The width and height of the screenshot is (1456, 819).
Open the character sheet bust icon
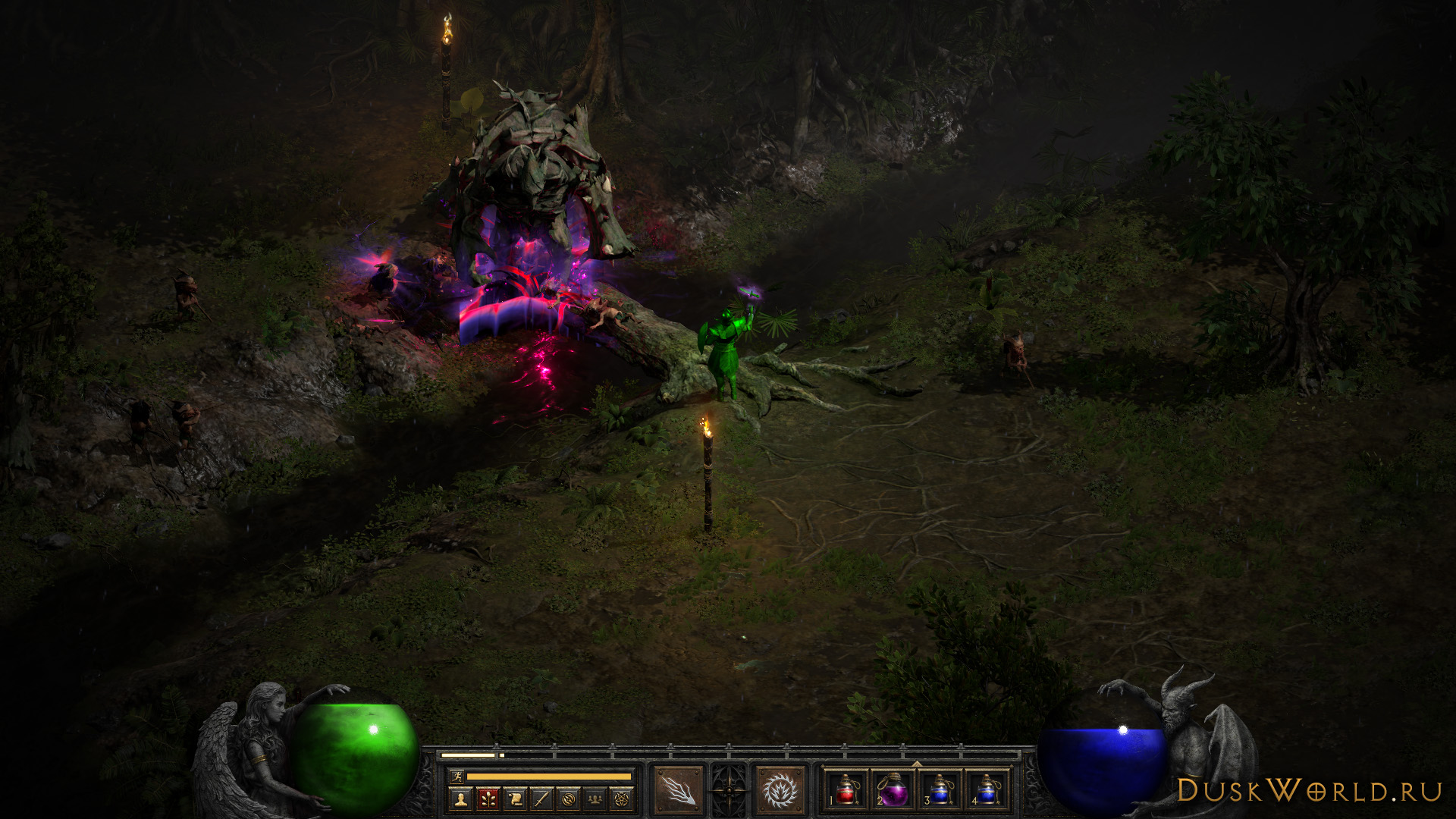(x=460, y=799)
